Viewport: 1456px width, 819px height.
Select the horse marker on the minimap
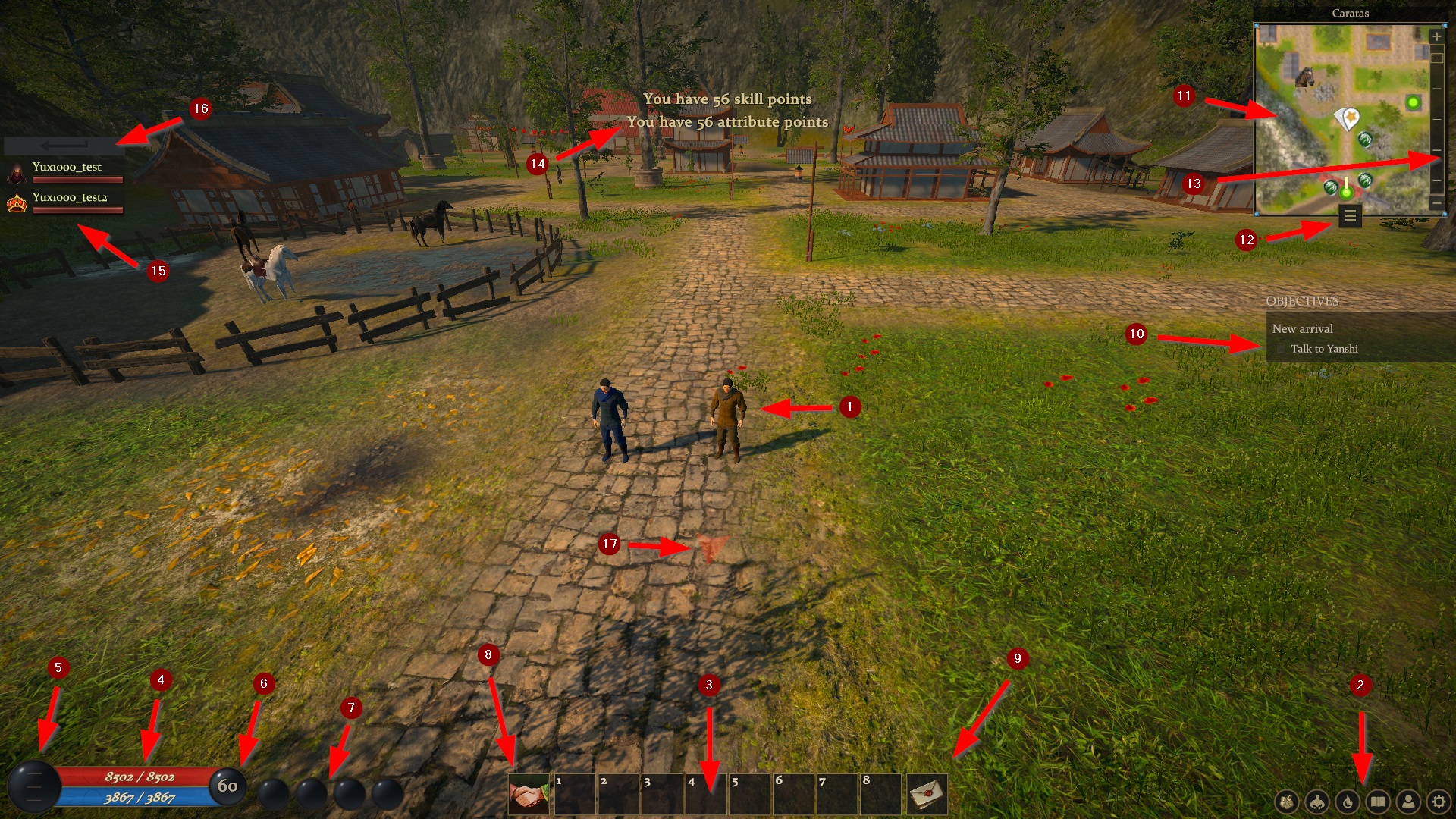[1304, 77]
